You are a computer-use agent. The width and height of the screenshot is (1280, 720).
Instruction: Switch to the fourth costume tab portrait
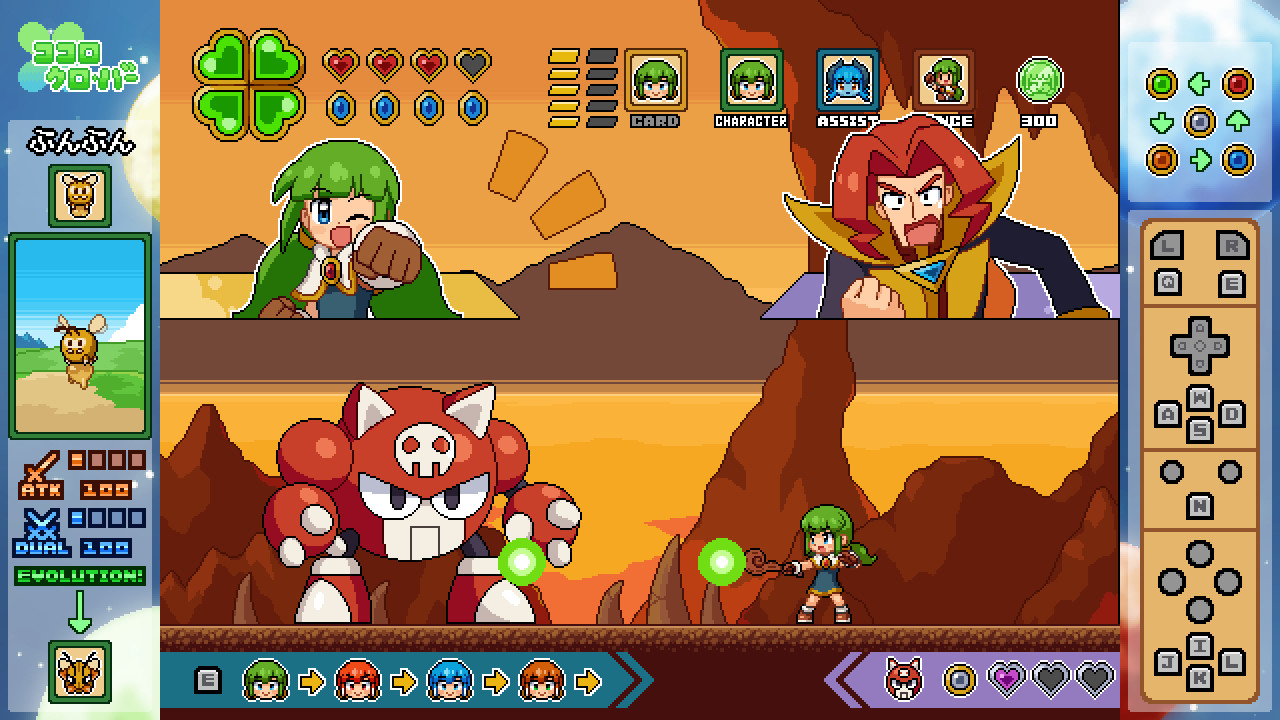tap(941, 78)
